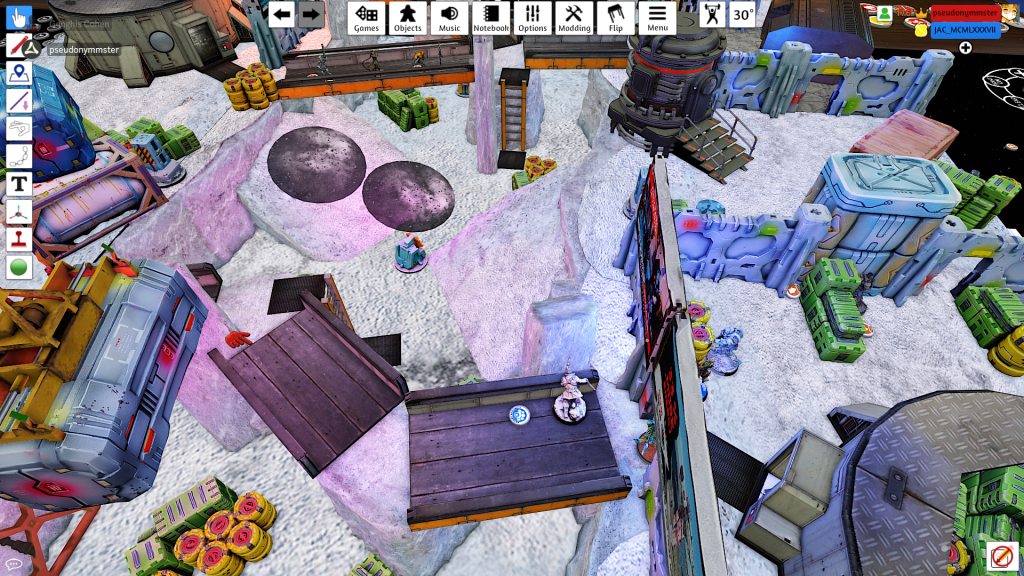The height and width of the screenshot is (576, 1024).
Task: Click the back arrow button
Action: 282,14
